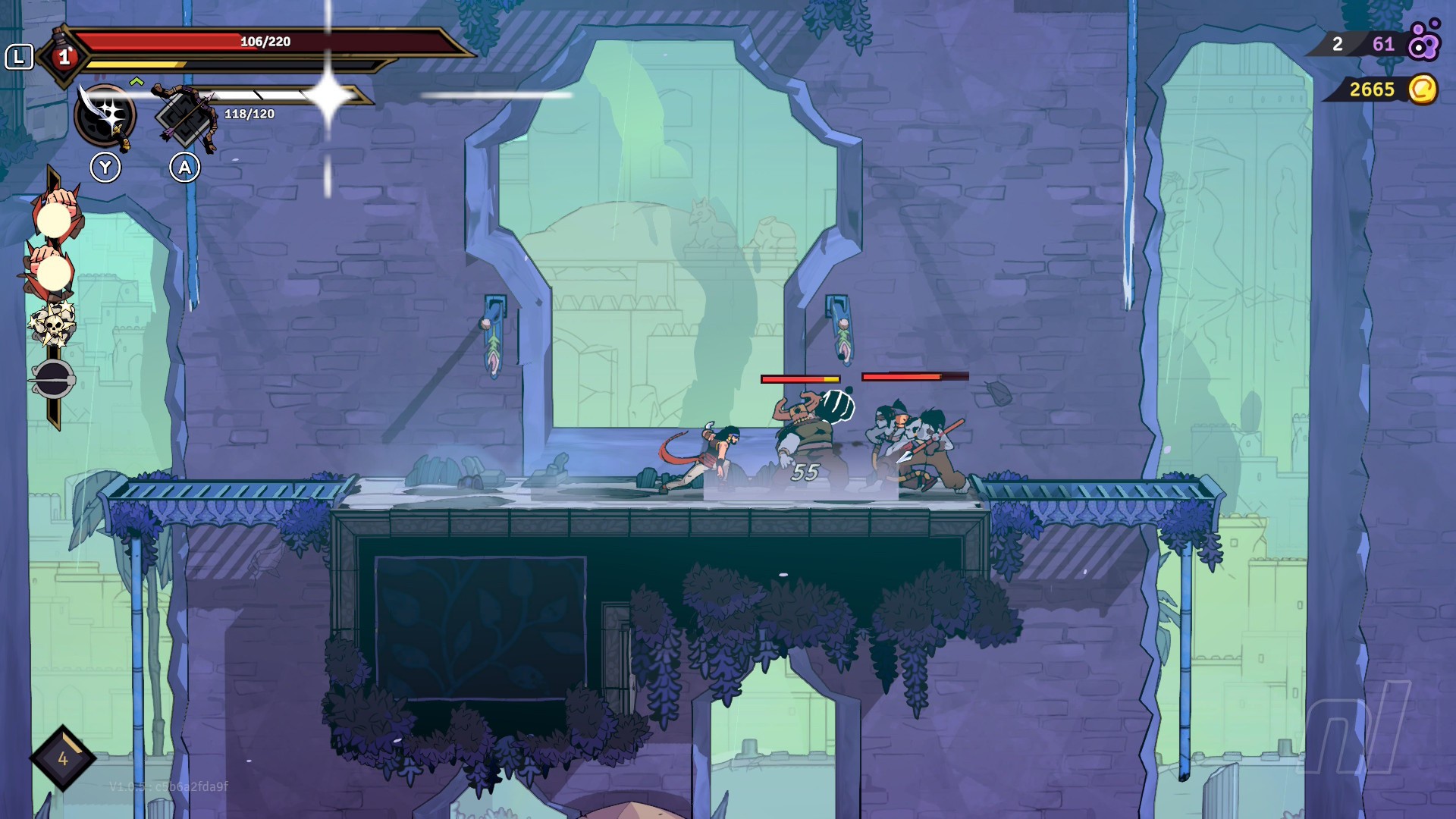The image size is (1456, 819).
Task: Select the healing flask icon
Action: (x=64, y=55)
